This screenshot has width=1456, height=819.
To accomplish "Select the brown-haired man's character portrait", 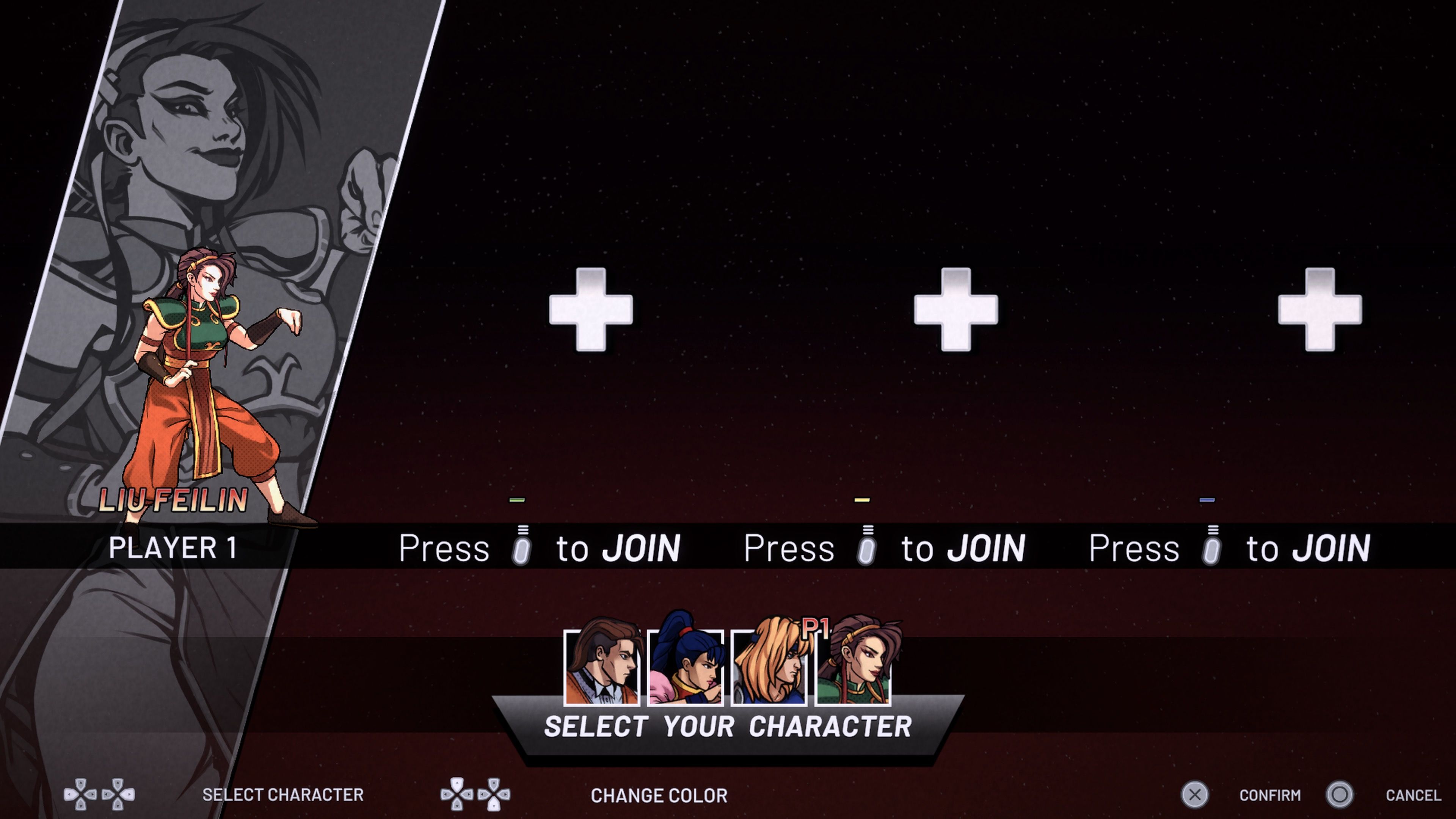I will pos(601,668).
